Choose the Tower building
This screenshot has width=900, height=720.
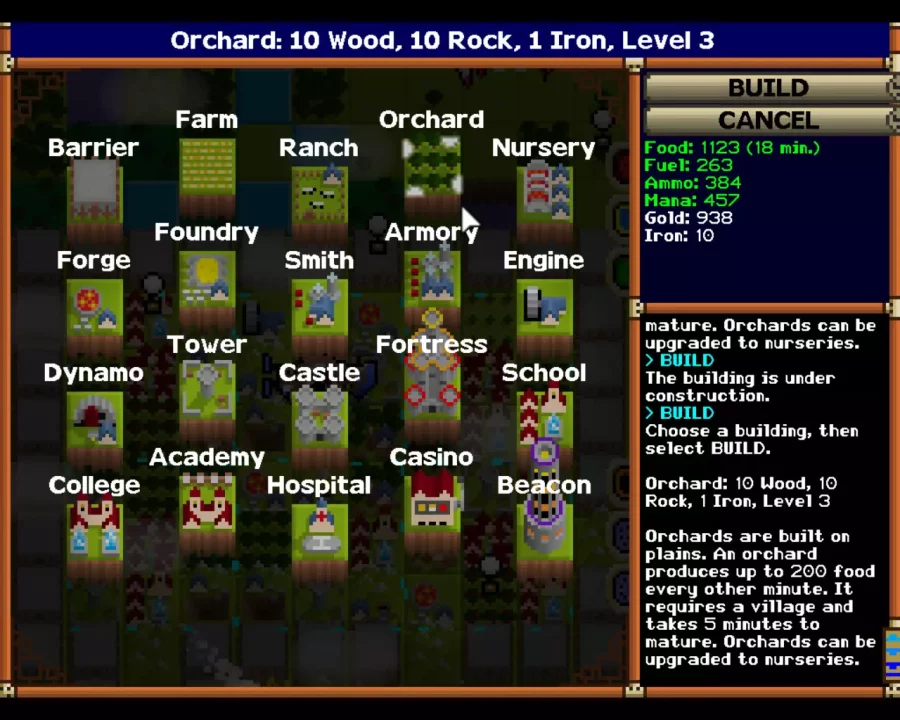click(207, 388)
